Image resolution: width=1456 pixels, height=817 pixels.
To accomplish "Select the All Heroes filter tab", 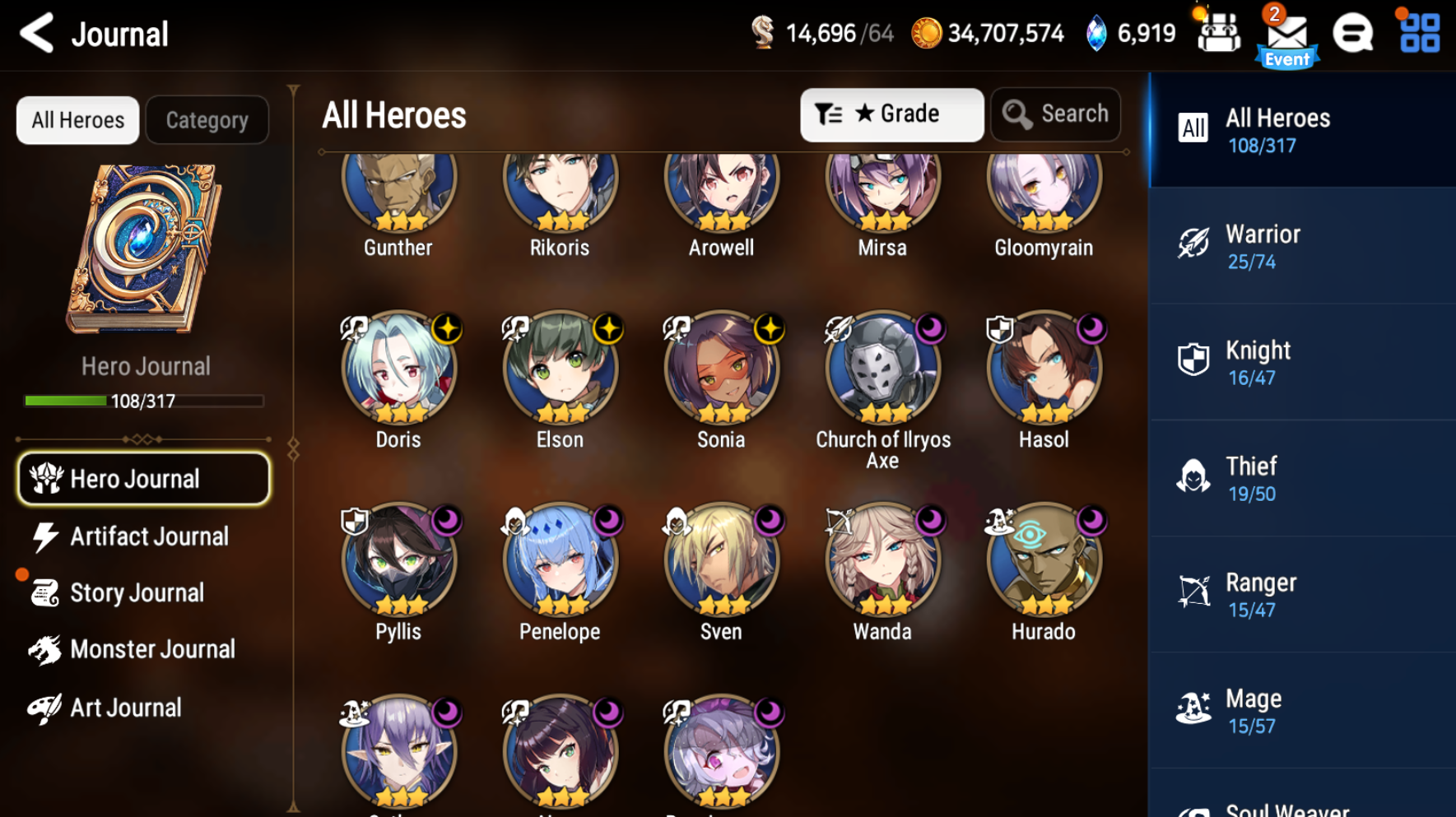I will pos(77,119).
